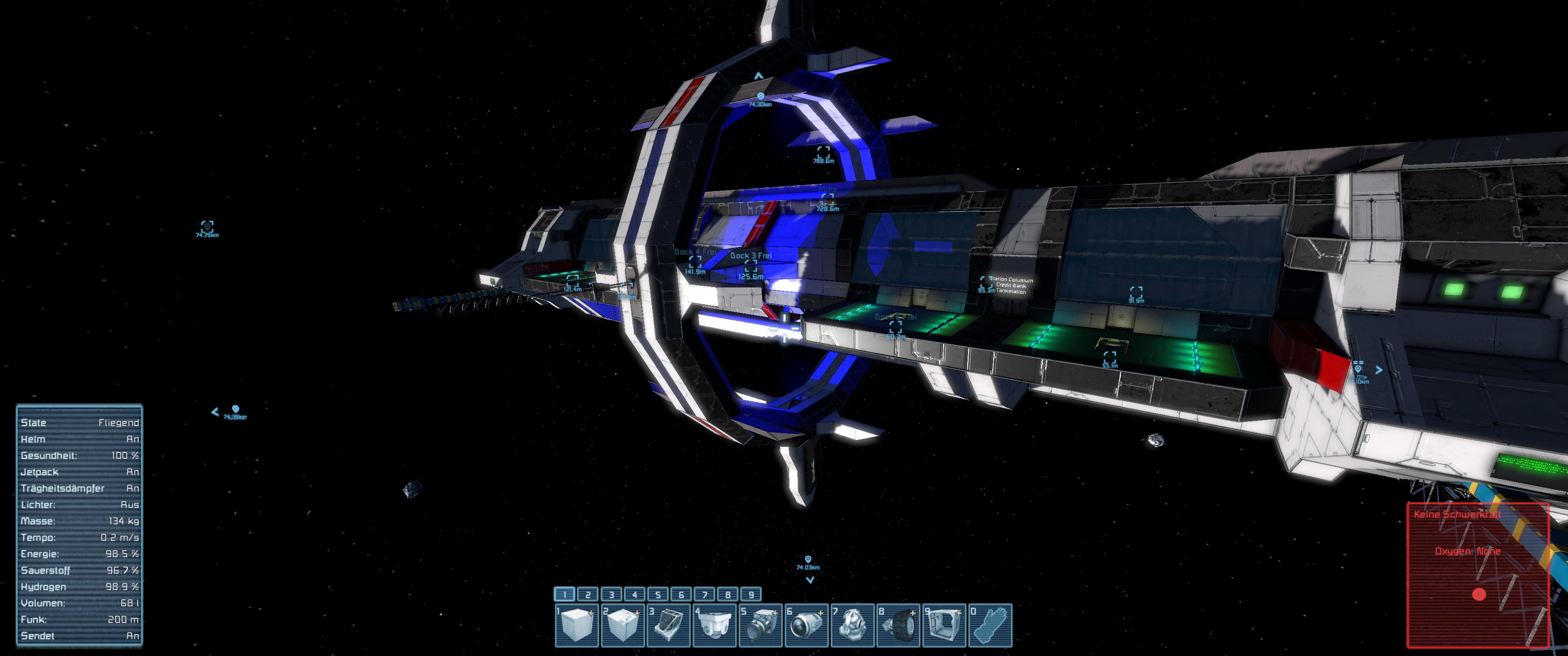Image resolution: width=1568 pixels, height=656 pixels.
Task: Show toolbar page 3
Action: (611, 594)
